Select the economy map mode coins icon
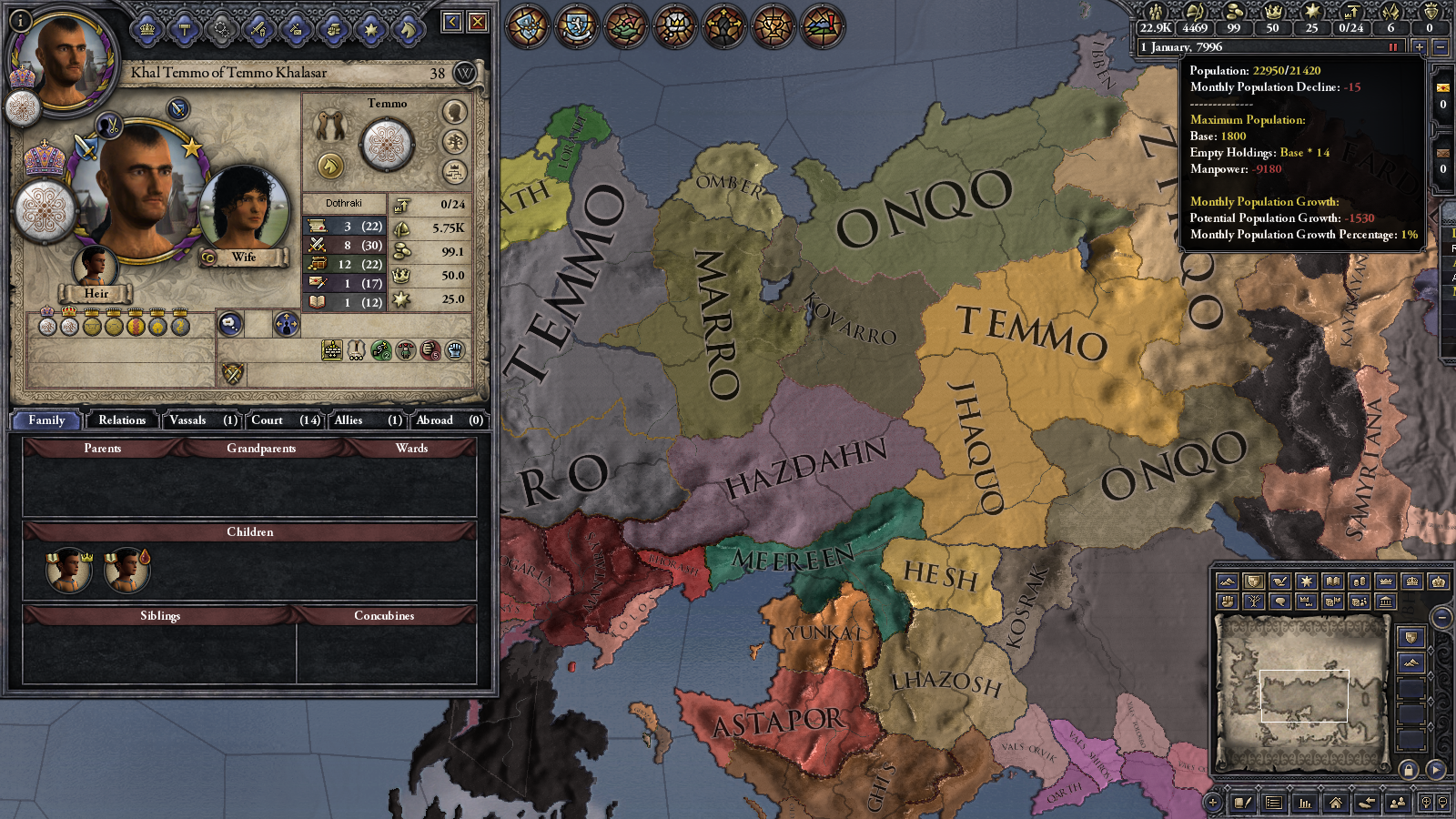This screenshot has width=1456, height=819. pyautogui.click(x=1359, y=581)
